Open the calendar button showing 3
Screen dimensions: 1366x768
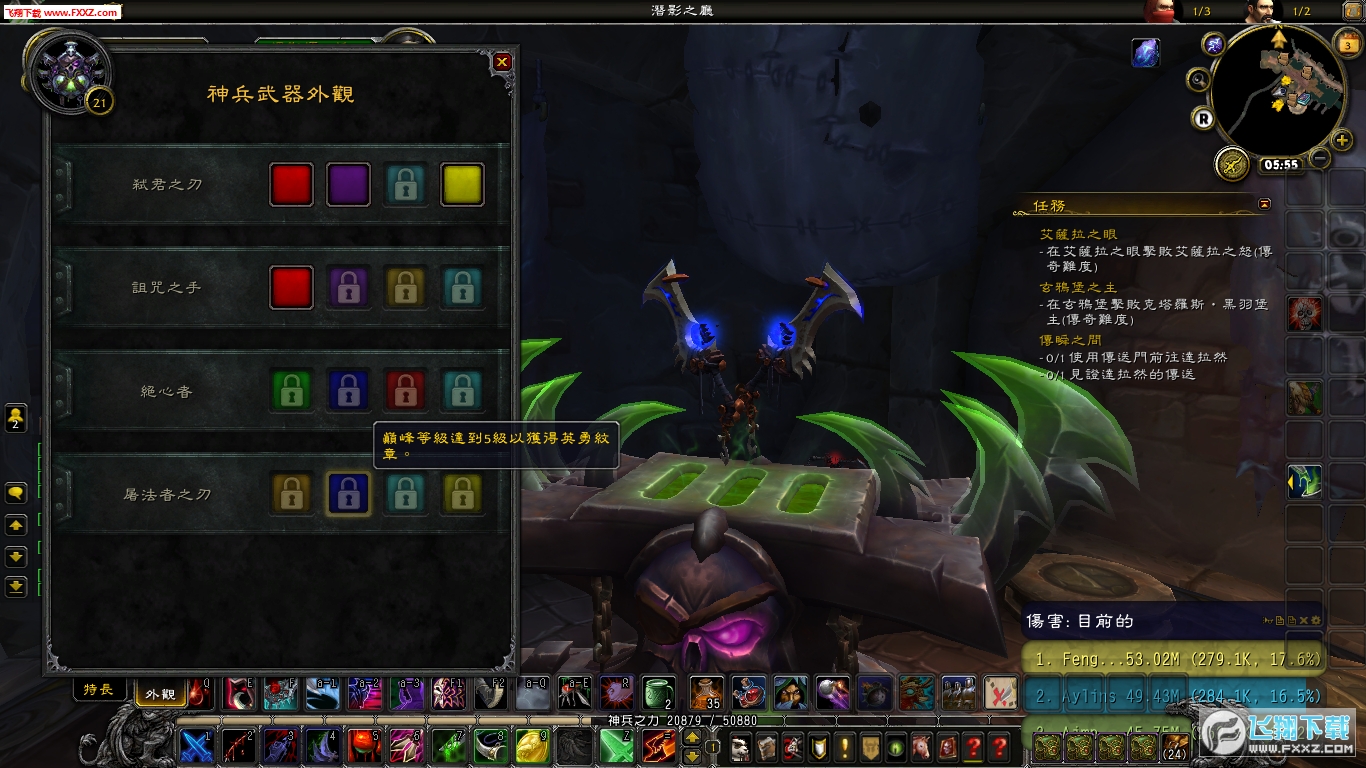(1346, 45)
